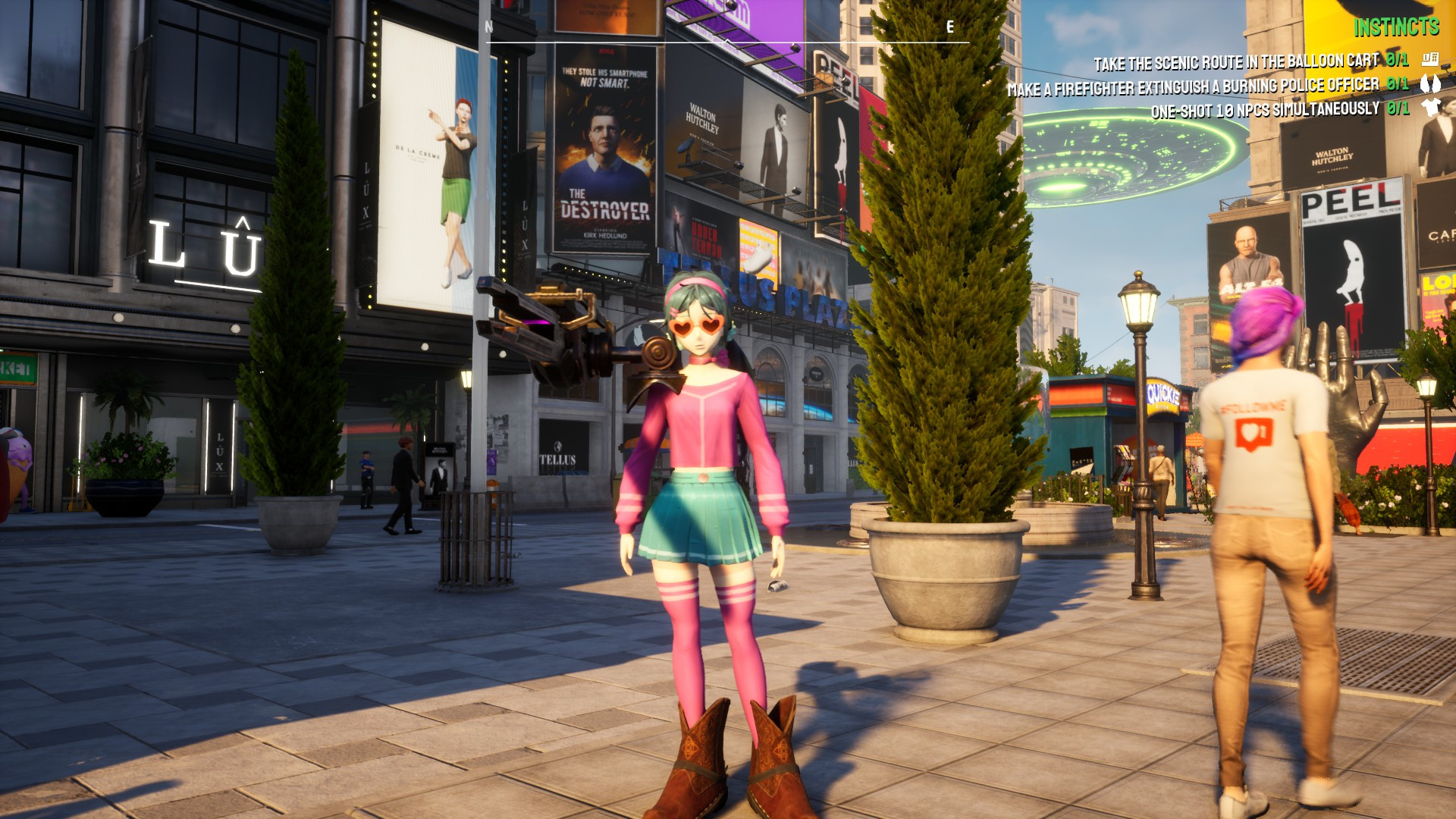Expand the TAKE THE SCENIC ROUTE instinct entry
Screen dimensions: 1456x819
(x=1236, y=59)
